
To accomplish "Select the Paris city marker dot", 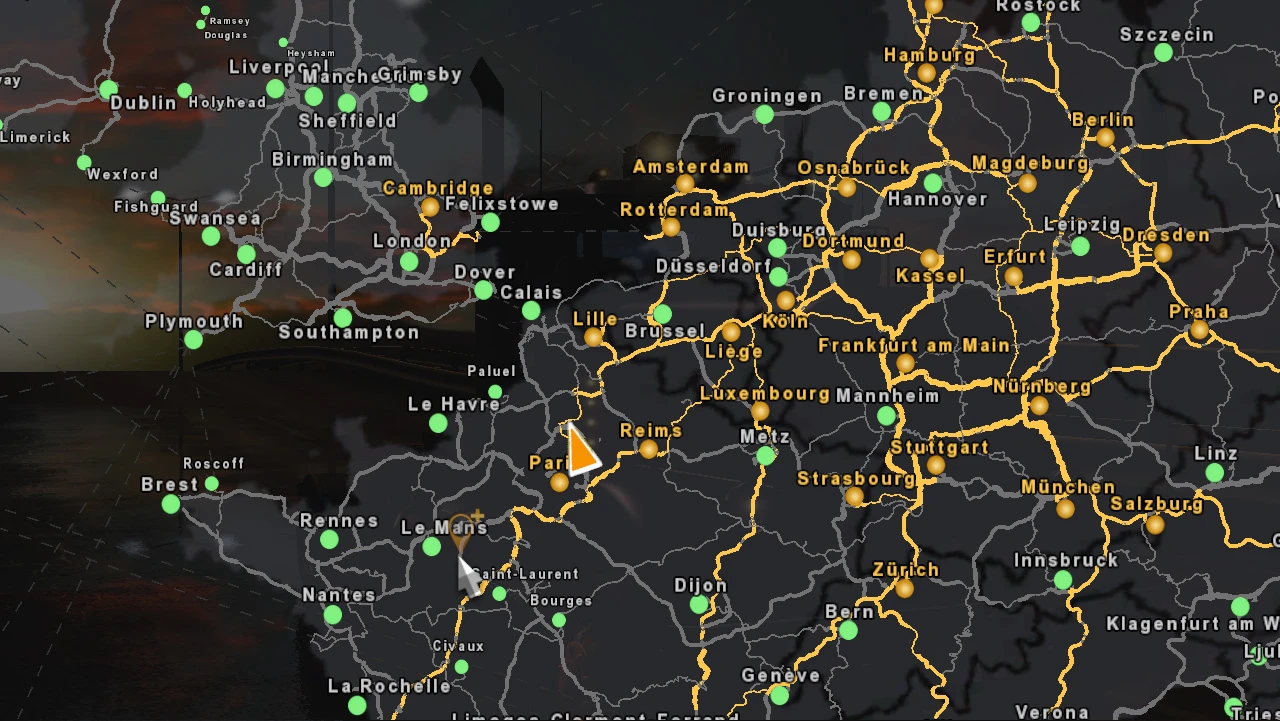I will (559, 481).
